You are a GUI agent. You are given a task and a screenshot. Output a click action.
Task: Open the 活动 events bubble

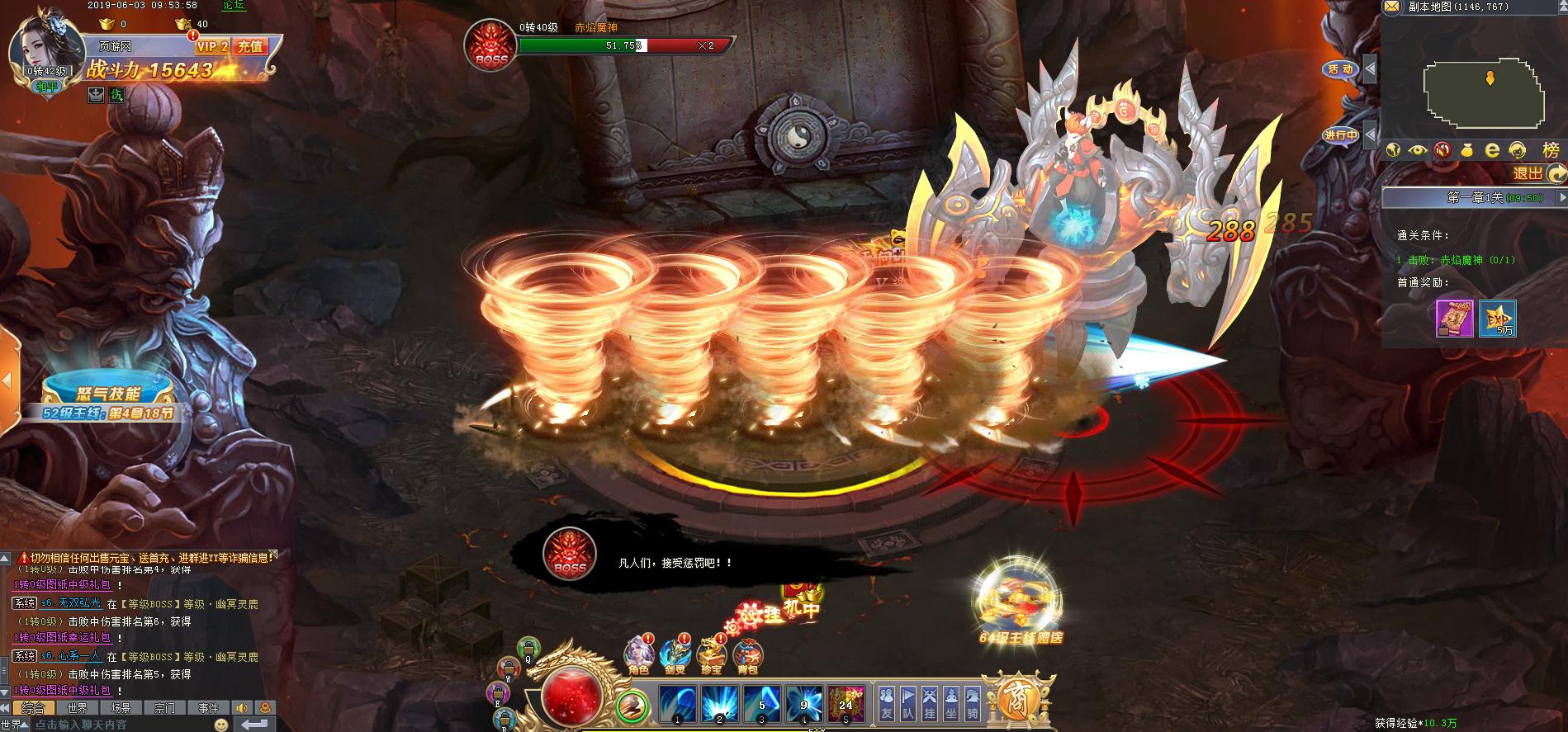[x=1340, y=69]
